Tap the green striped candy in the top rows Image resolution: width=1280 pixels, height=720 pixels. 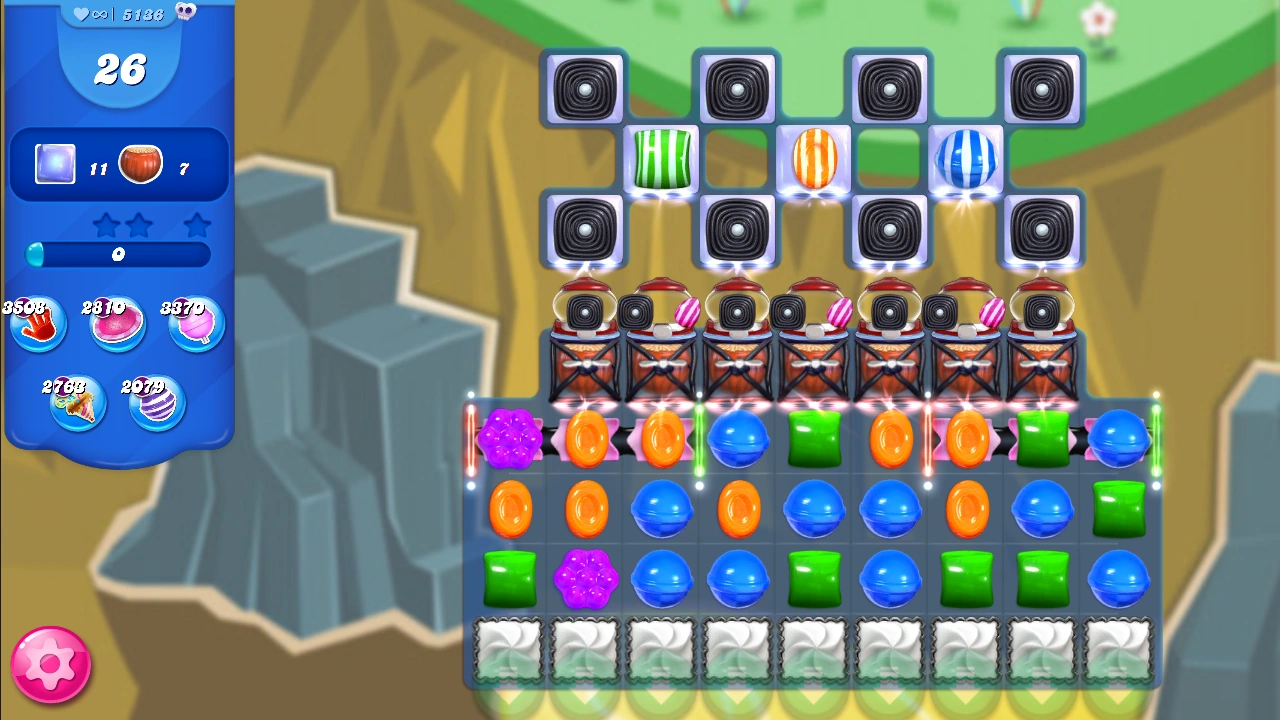point(661,160)
